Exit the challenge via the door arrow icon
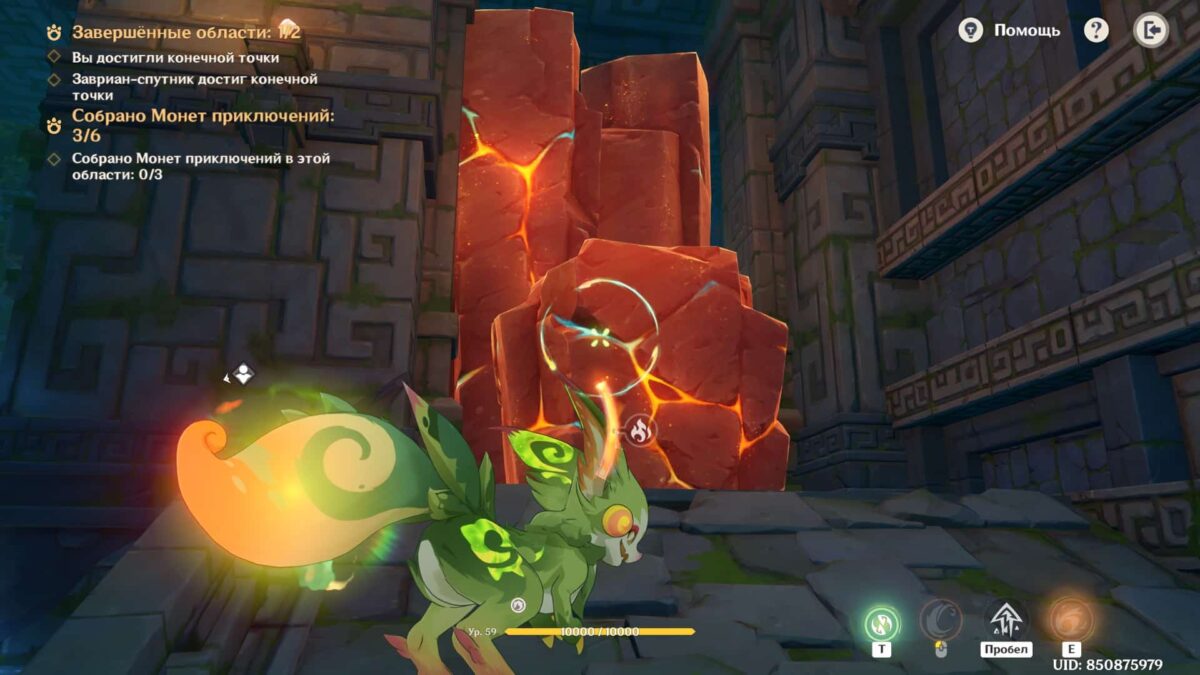This screenshot has width=1200, height=675. [1151, 30]
